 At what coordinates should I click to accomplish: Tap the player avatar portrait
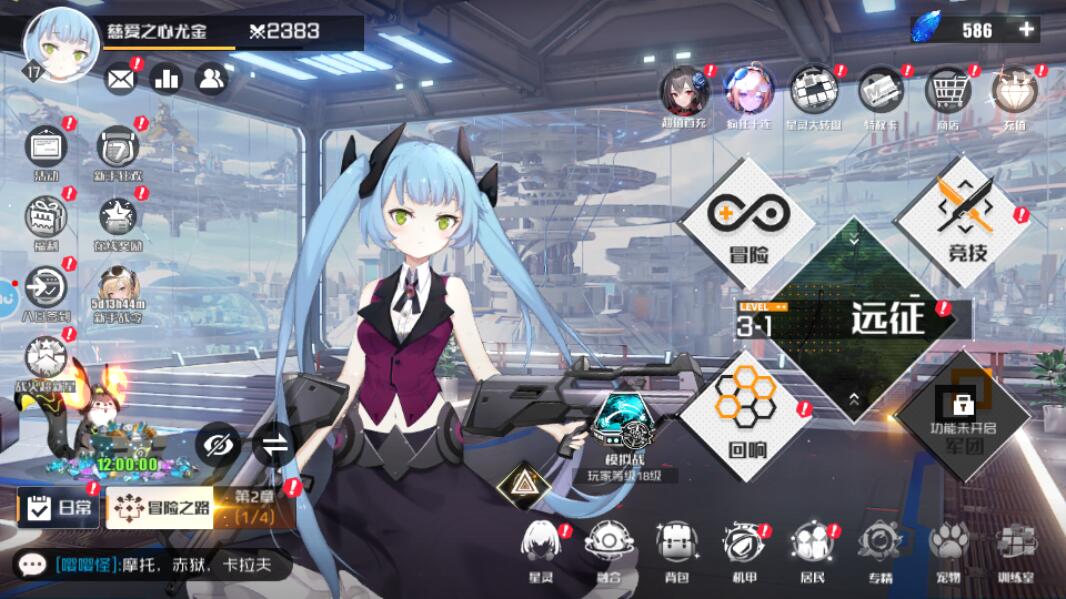pyautogui.click(x=61, y=45)
